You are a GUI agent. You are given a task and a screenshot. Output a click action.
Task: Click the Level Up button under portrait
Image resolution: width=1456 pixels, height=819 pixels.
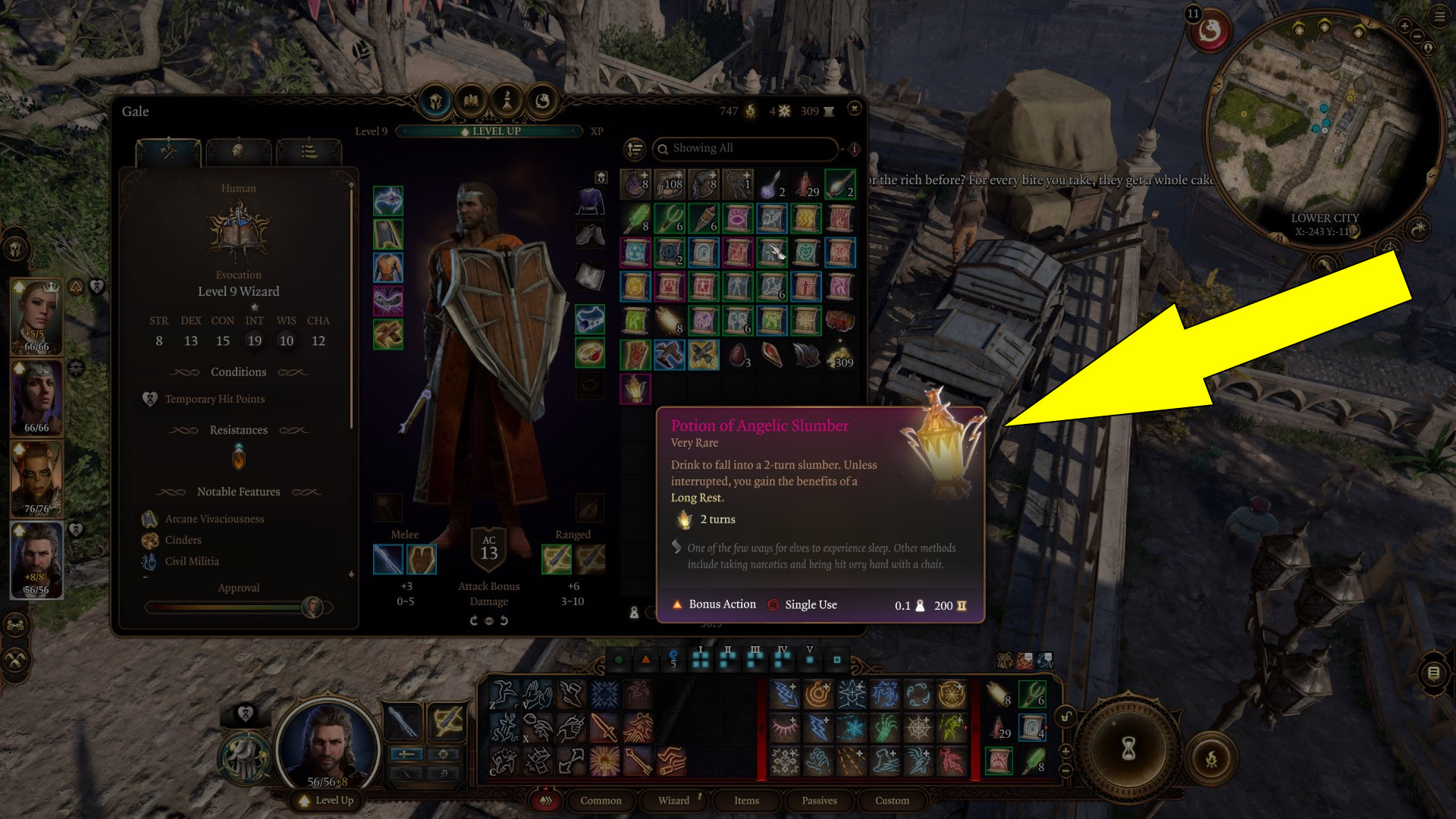[x=327, y=800]
